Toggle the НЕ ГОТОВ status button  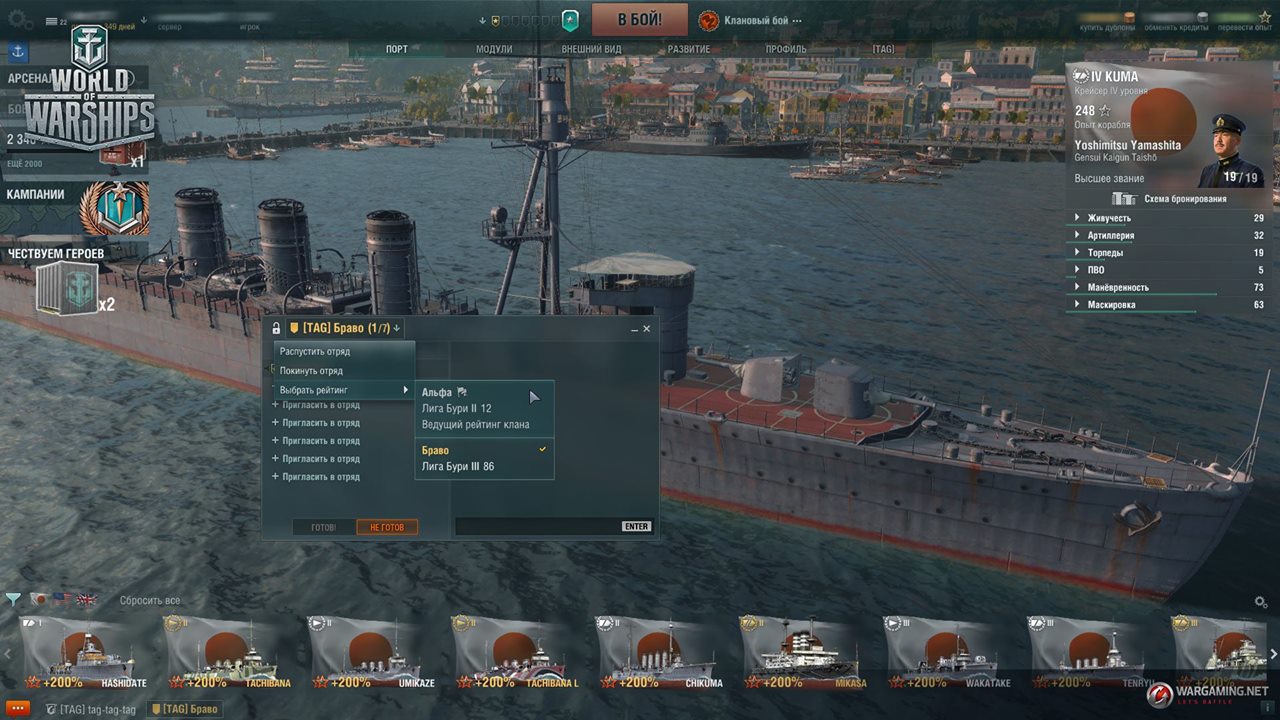pyautogui.click(x=387, y=527)
